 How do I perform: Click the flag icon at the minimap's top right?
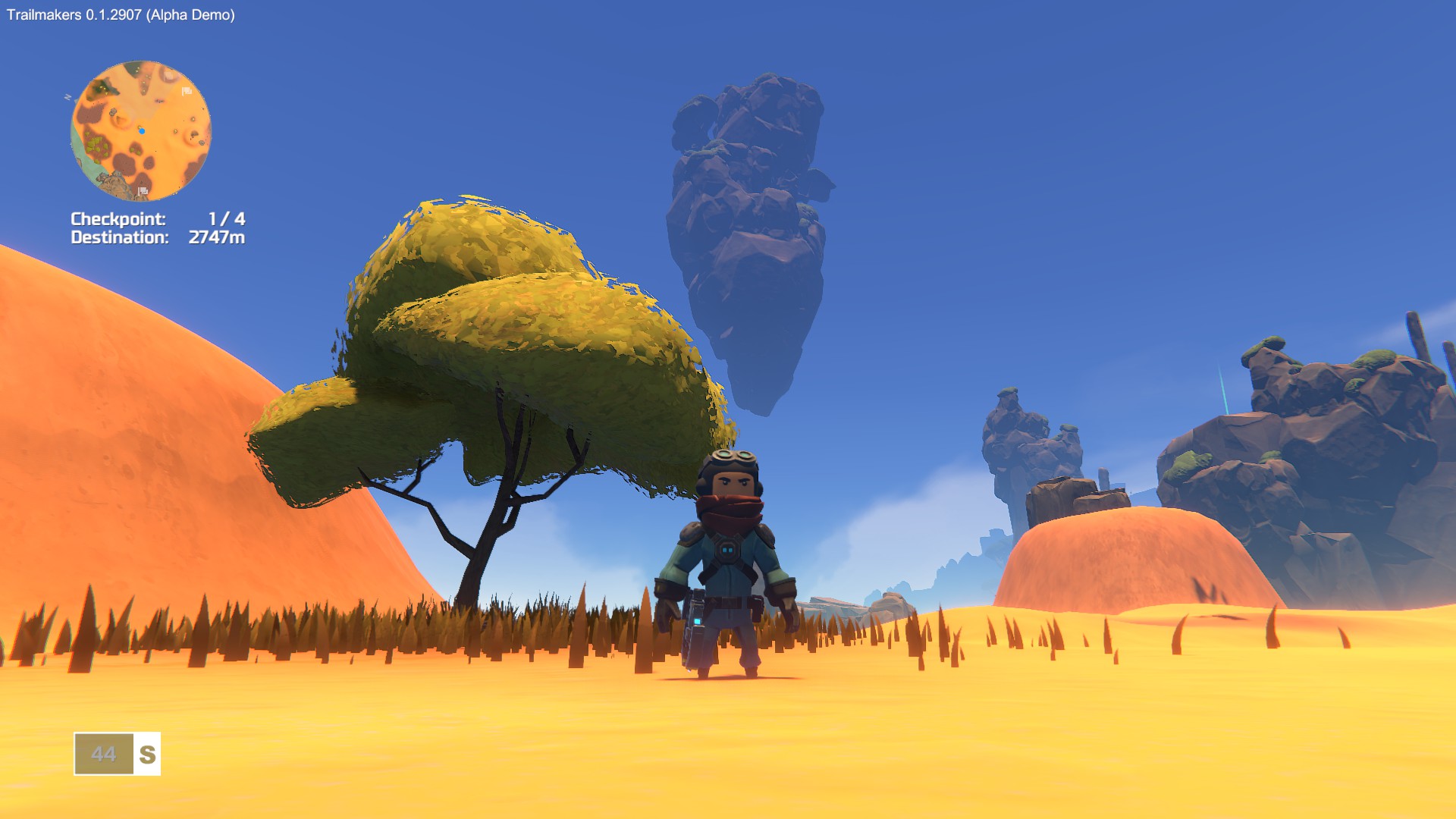tap(187, 91)
